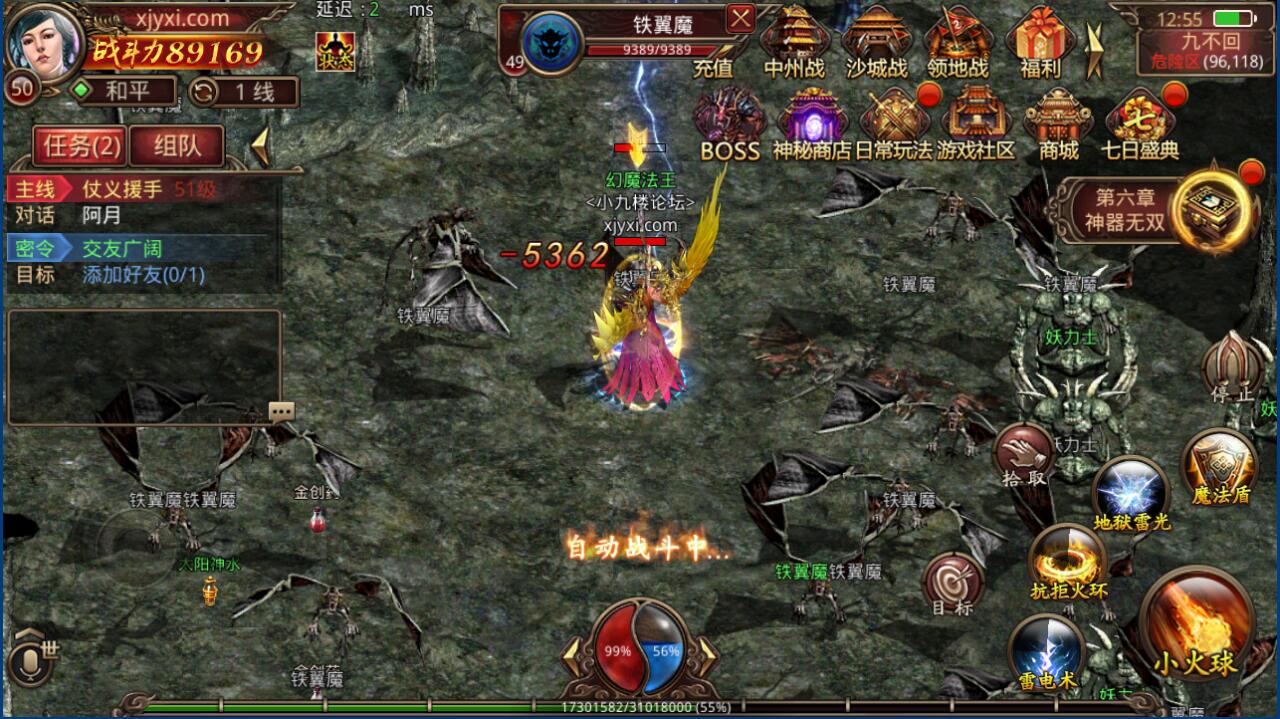The width and height of the screenshot is (1280, 719).
Task: Close the 铁翼魔 target panel
Action: (x=740, y=19)
